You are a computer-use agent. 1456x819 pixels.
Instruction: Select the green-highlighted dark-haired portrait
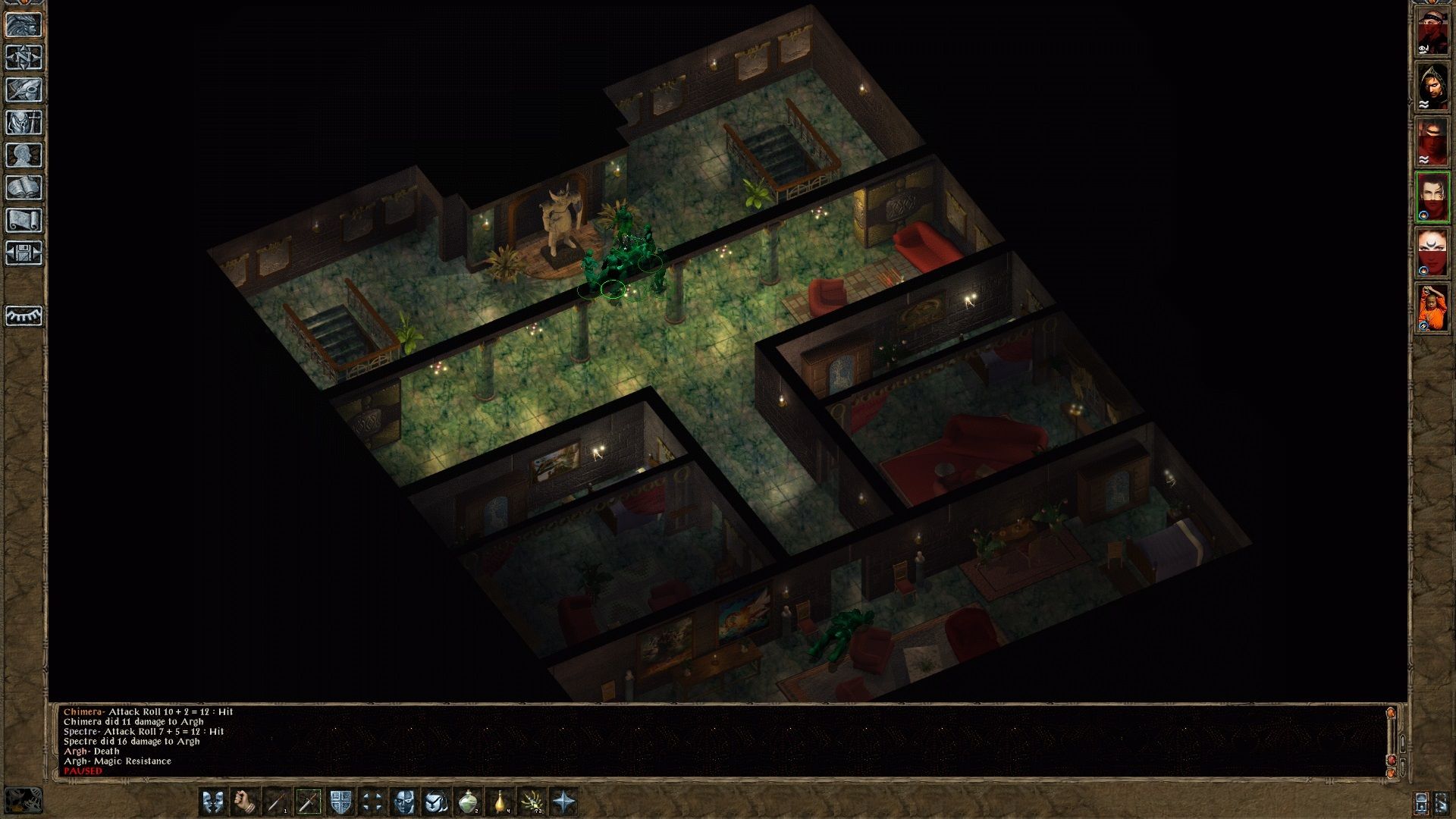pos(1432,197)
